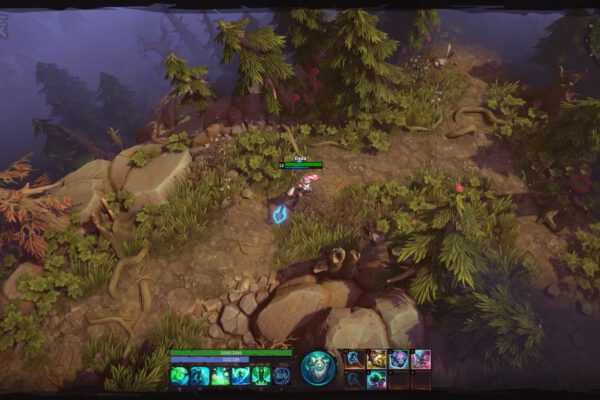Click the round blue emblem ability
Viewport: 600px width, 400px height.
point(281,375)
